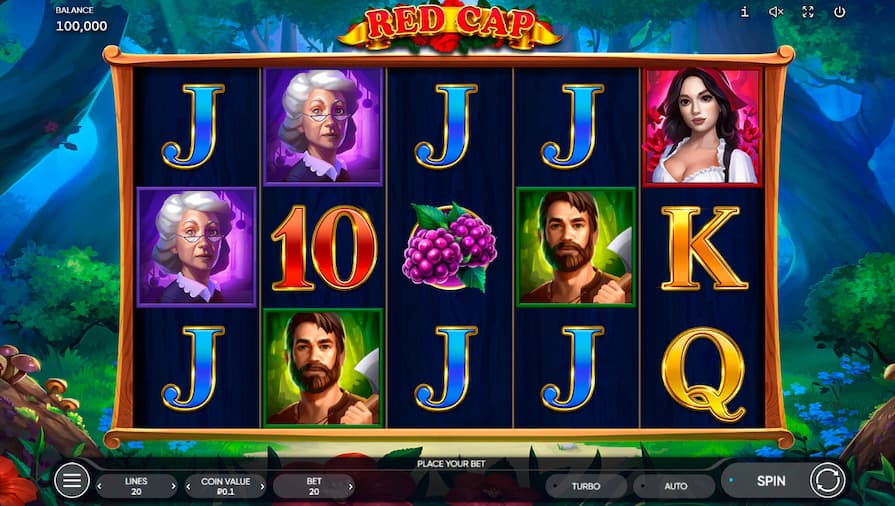The height and width of the screenshot is (506, 895).
Task: Toggle Turbo mode
Action: (586, 486)
